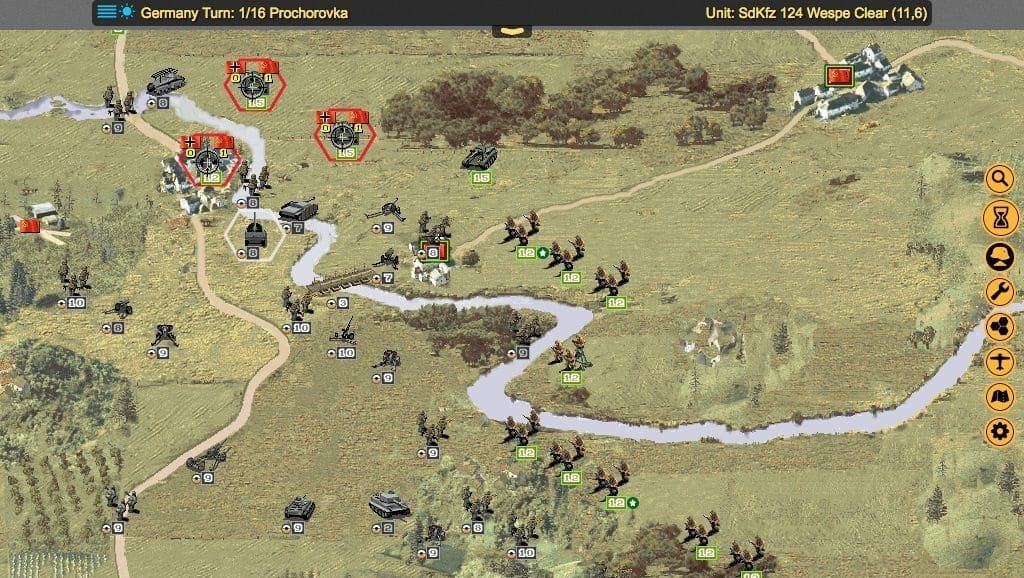Expand the yellow chevron pull-down tab
This screenshot has height=578, width=1024.
(511, 31)
